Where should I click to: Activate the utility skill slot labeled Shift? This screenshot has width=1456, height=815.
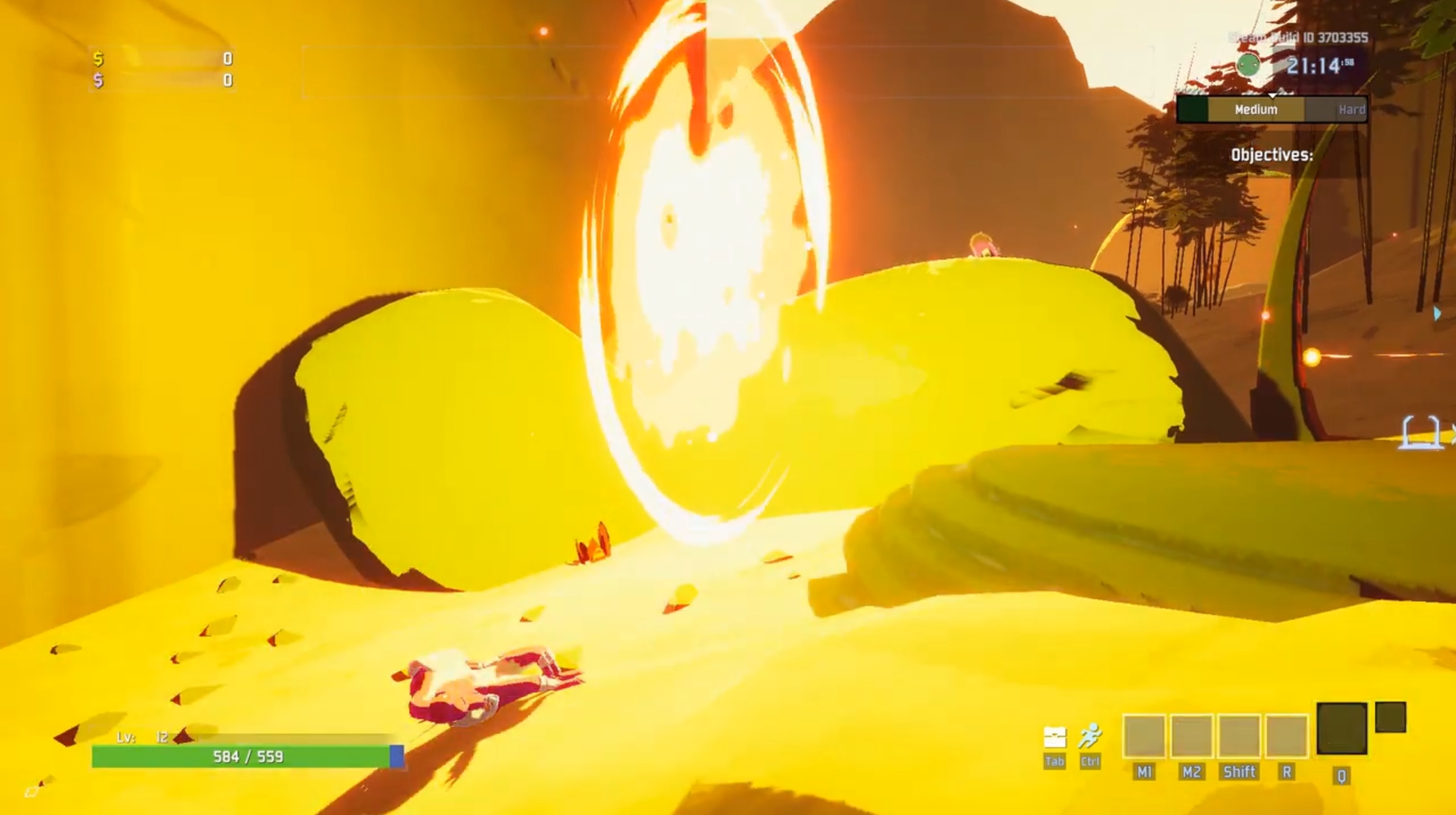1239,736
